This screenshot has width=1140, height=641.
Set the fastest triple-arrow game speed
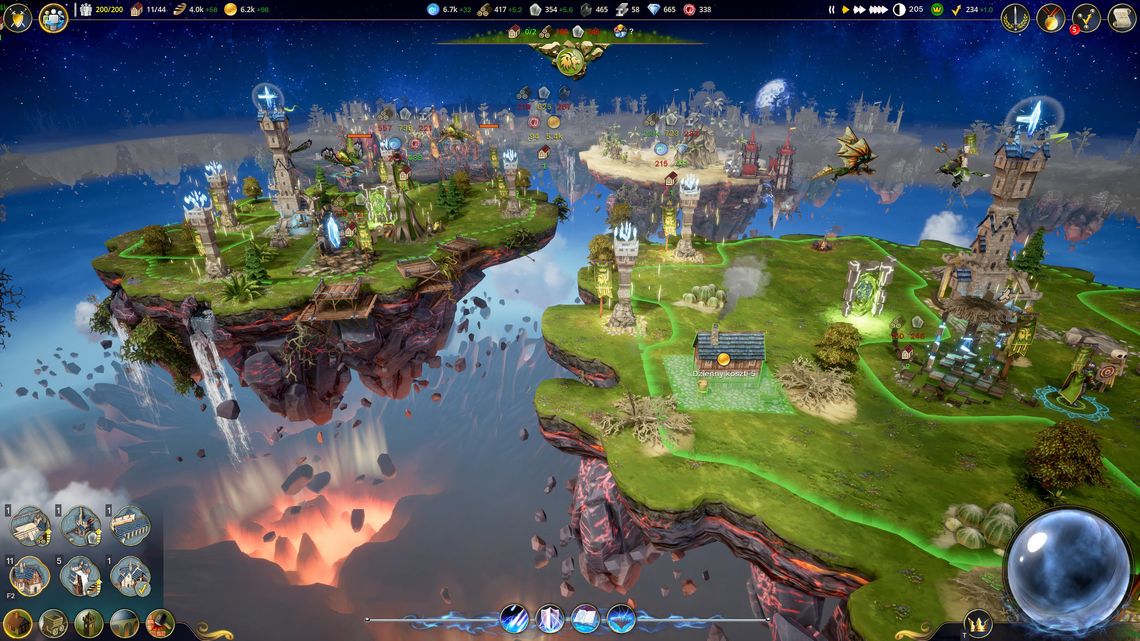(879, 10)
